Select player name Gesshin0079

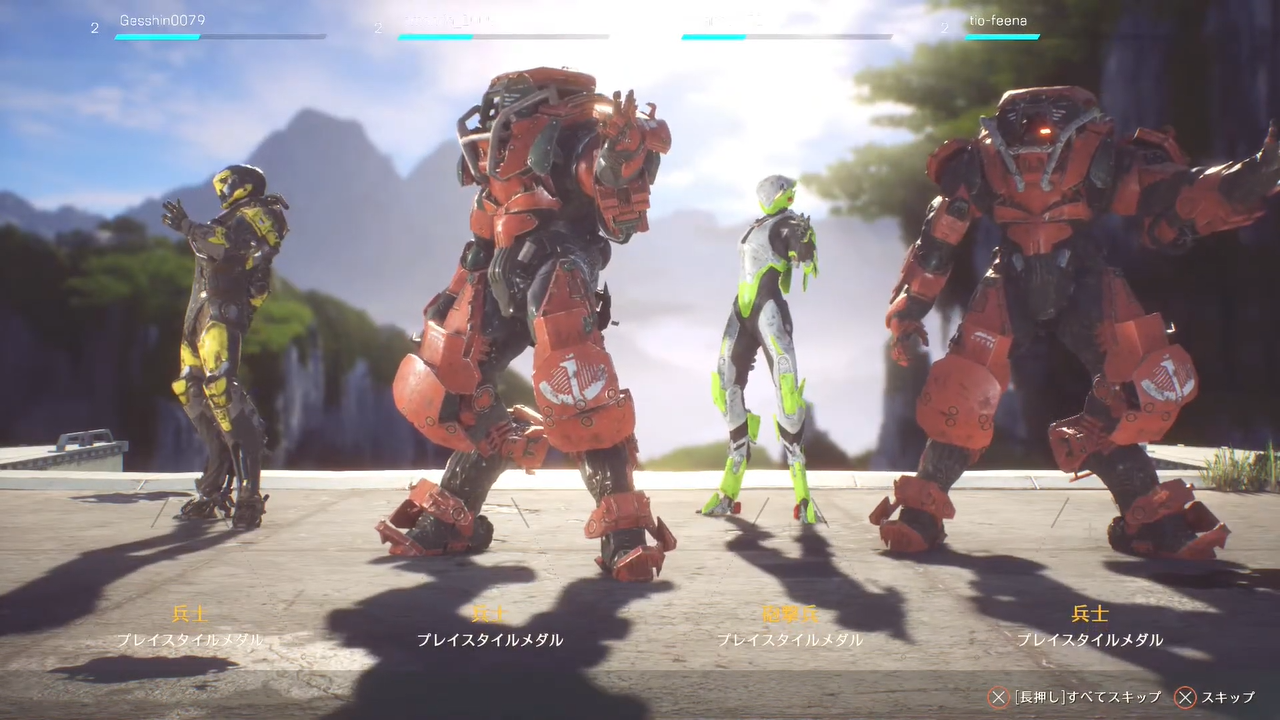(x=162, y=20)
